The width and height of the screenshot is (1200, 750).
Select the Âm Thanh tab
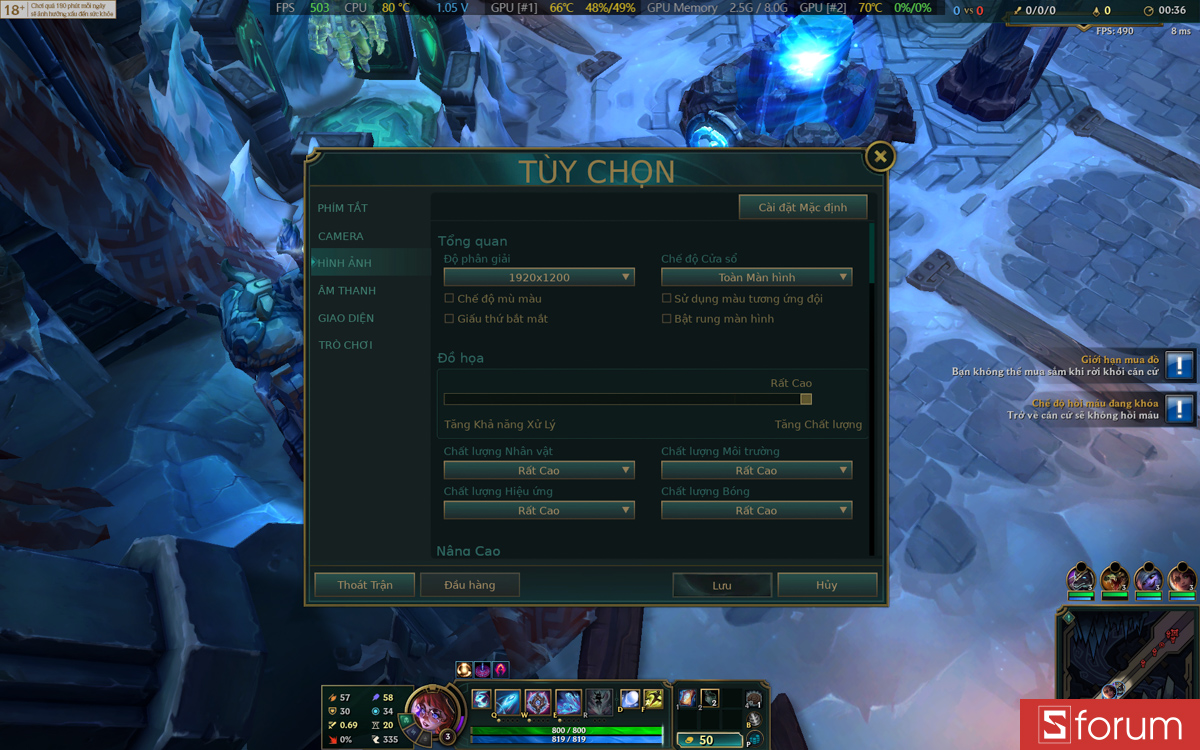[x=347, y=291]
